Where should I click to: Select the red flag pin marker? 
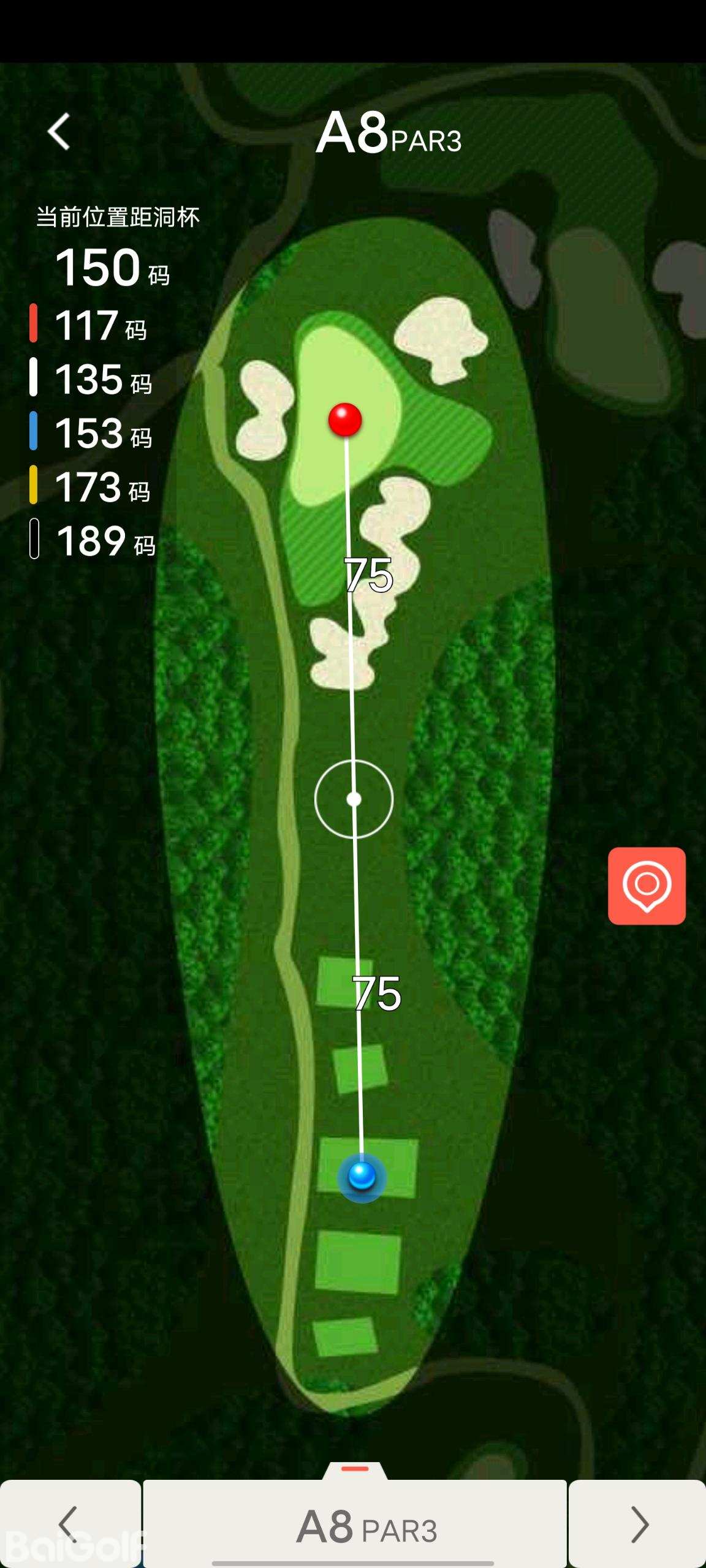click(x=345, y=420)
